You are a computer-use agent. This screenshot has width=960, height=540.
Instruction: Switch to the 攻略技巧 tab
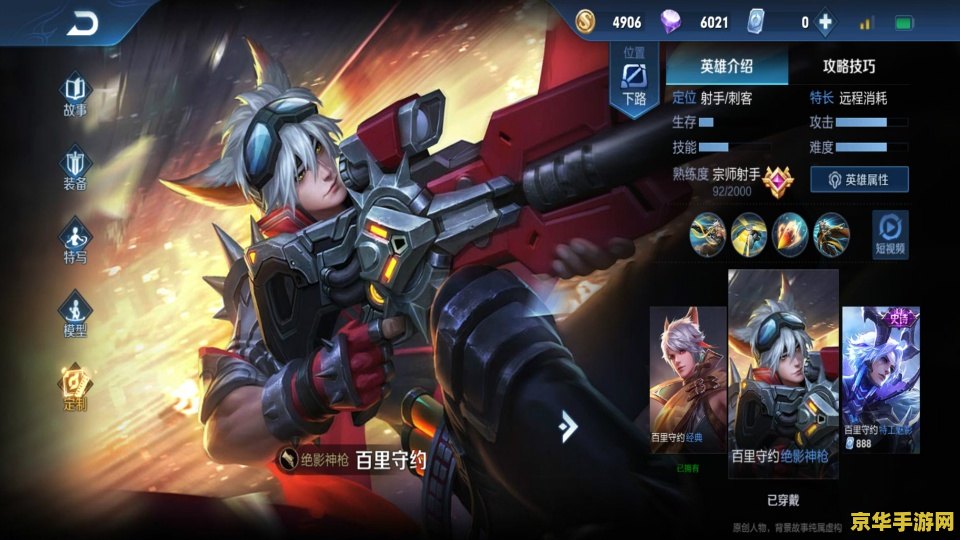(x=848, y=67)
